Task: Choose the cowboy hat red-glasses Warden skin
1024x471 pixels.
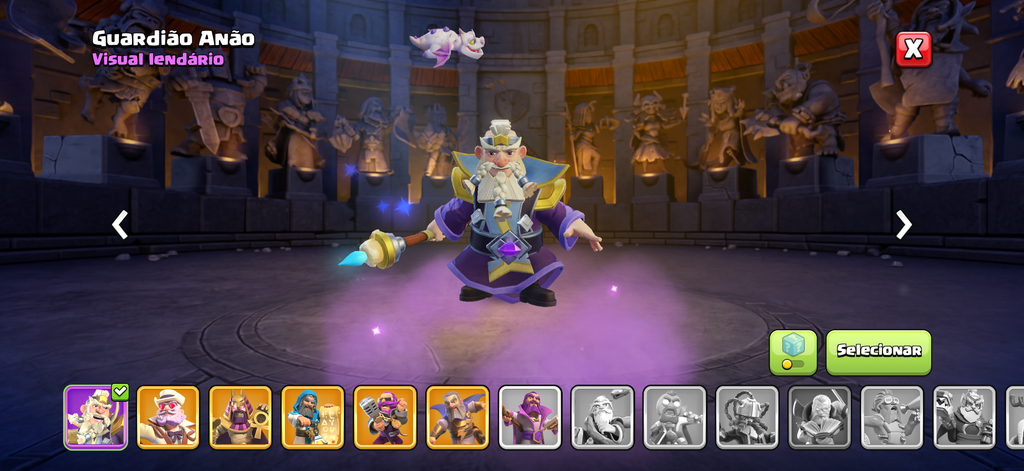Action: 168,417
